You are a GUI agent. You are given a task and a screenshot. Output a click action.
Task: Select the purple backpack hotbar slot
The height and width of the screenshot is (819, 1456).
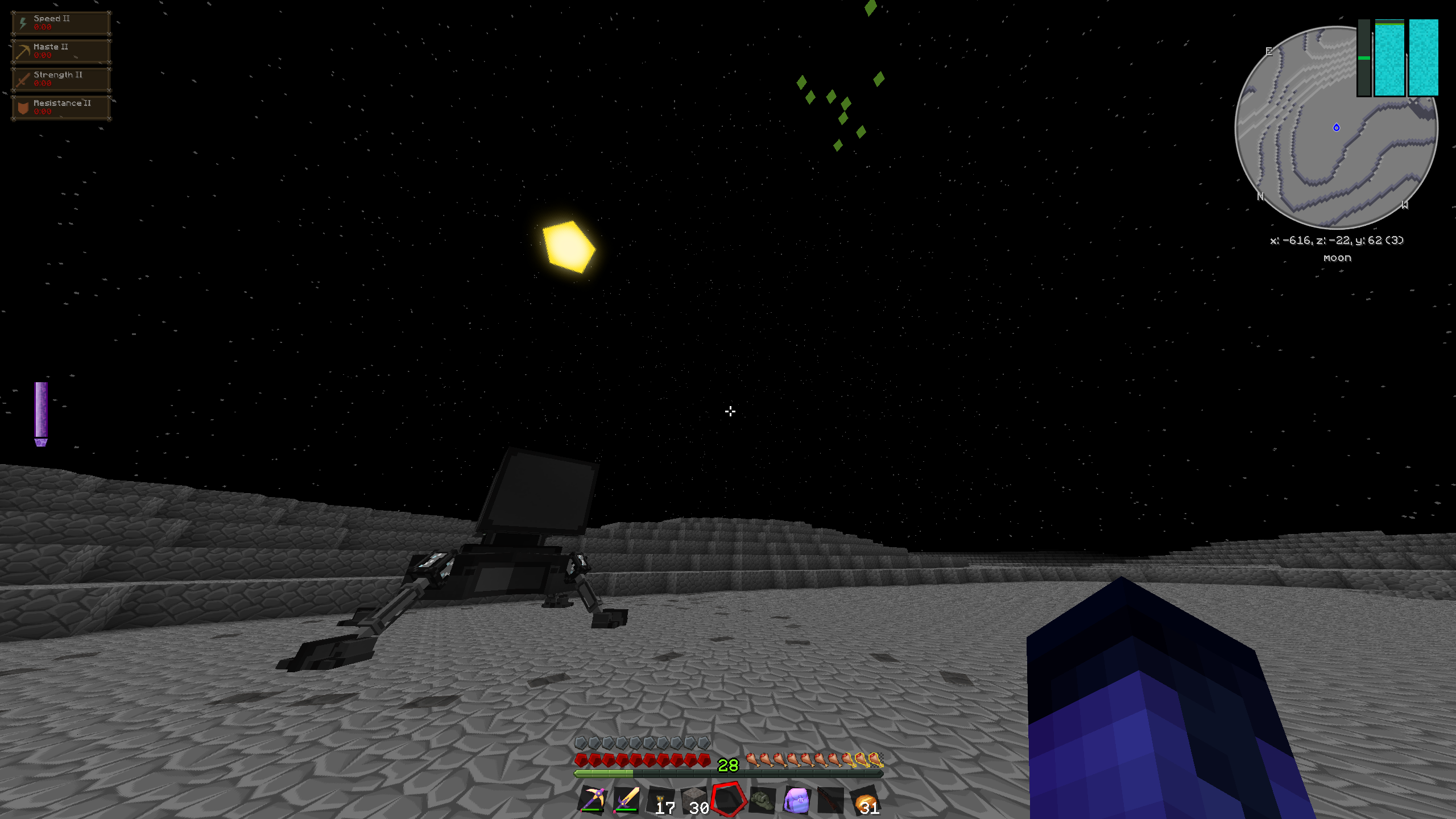796,800
